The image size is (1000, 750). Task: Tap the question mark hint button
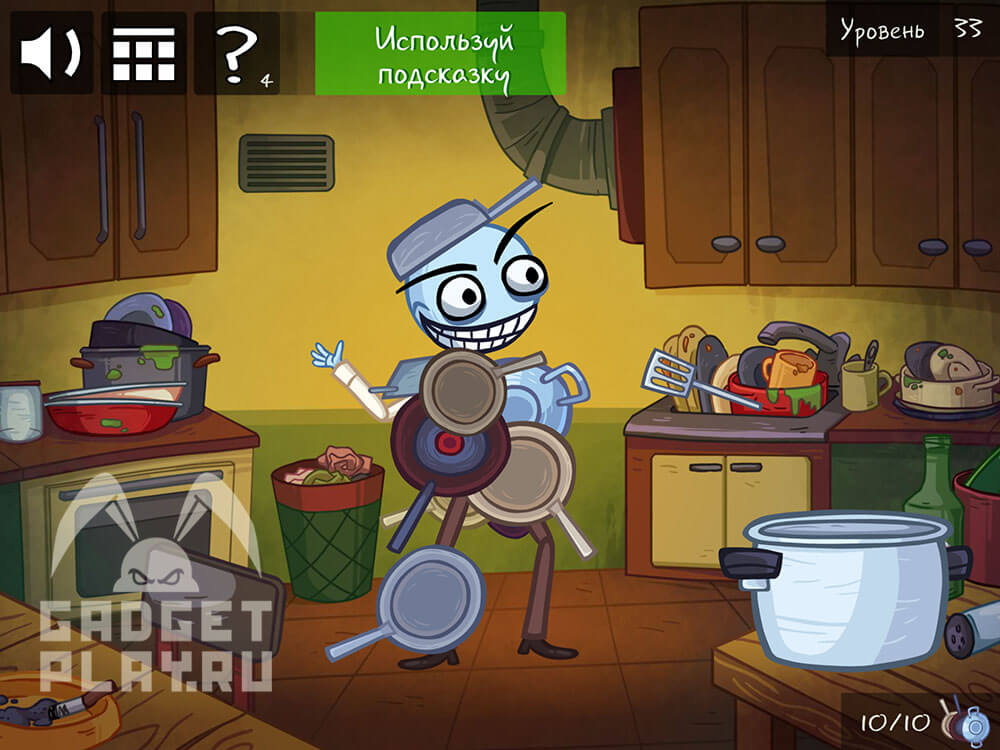237,54
